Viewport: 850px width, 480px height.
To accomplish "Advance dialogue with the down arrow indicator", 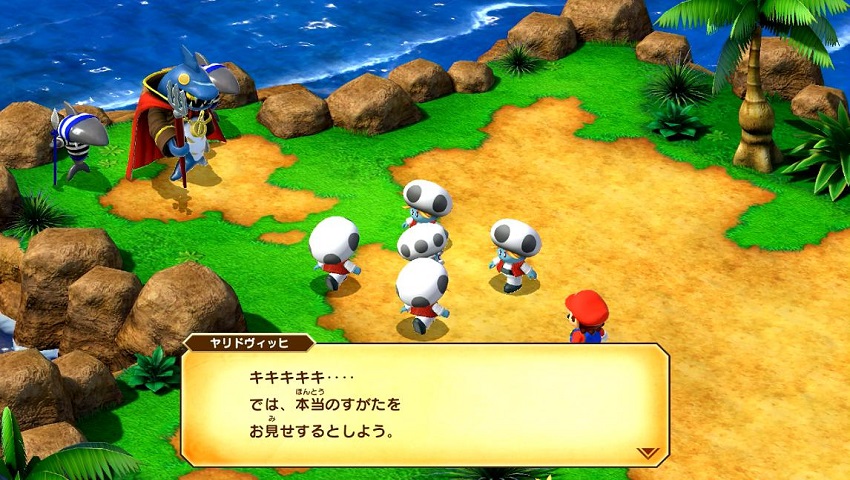I will pos(648,452).
